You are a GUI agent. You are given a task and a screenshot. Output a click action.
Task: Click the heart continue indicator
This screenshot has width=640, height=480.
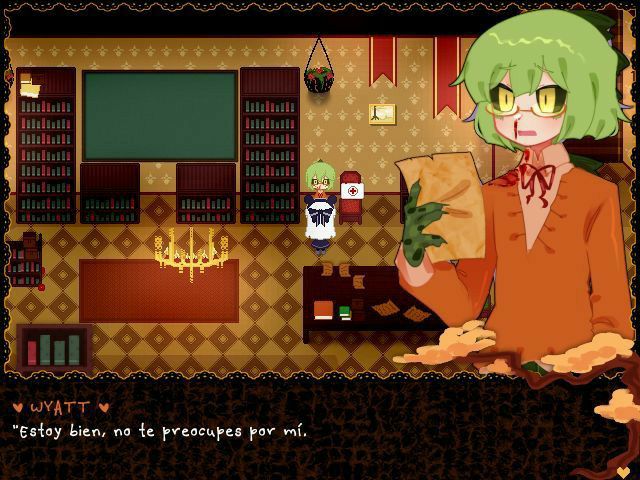[x=623, y=470]
